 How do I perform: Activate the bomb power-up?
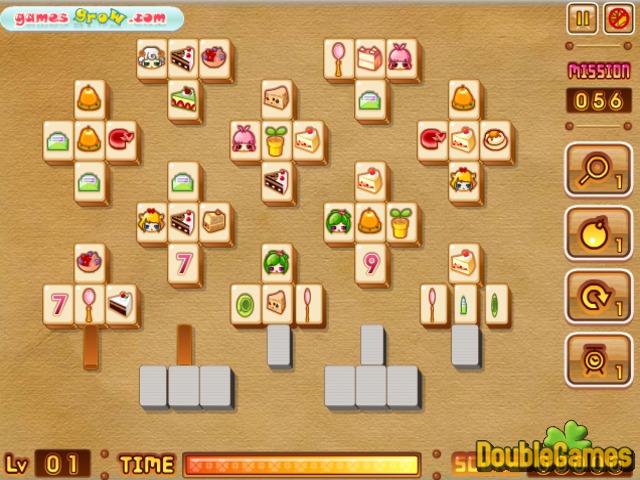click(x=597, y=231)
